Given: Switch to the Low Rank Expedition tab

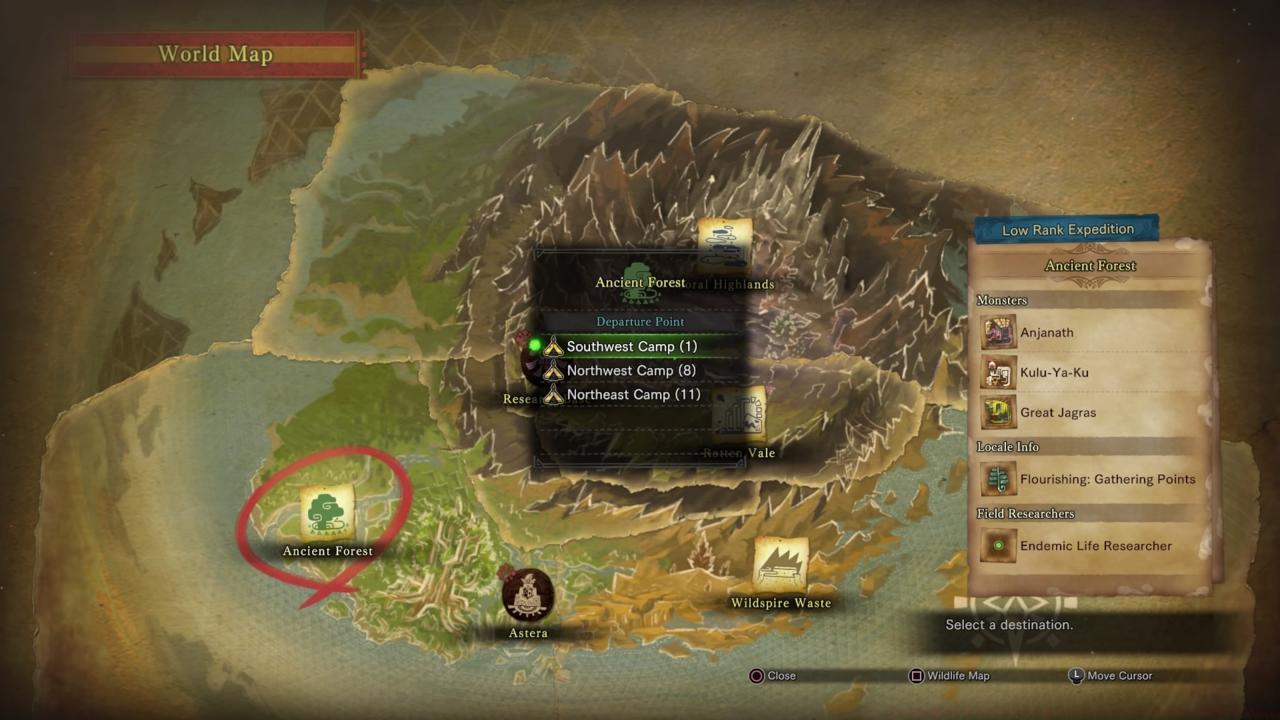Looking at the screenshot, I should click(1066, 229).
